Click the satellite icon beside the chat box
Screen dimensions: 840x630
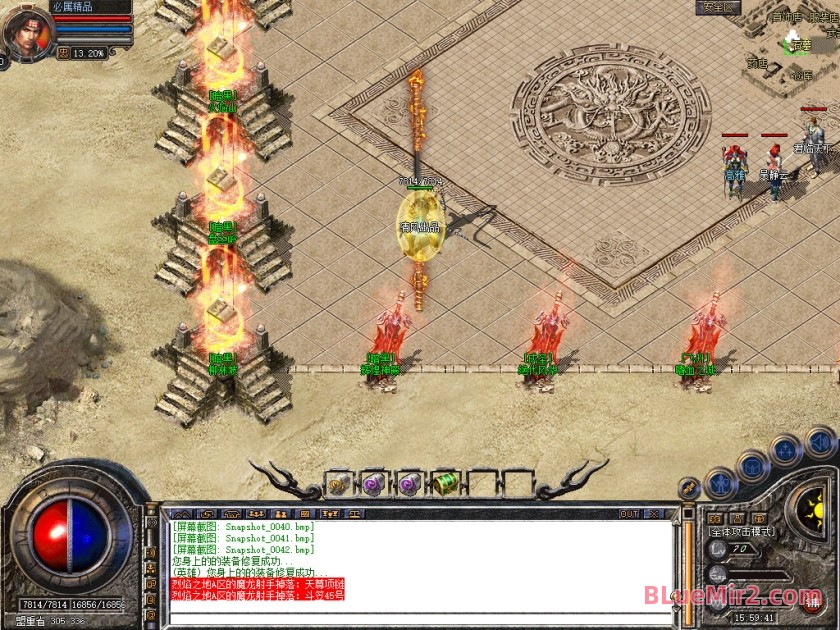pyautogui.click(x=688, y=488)
